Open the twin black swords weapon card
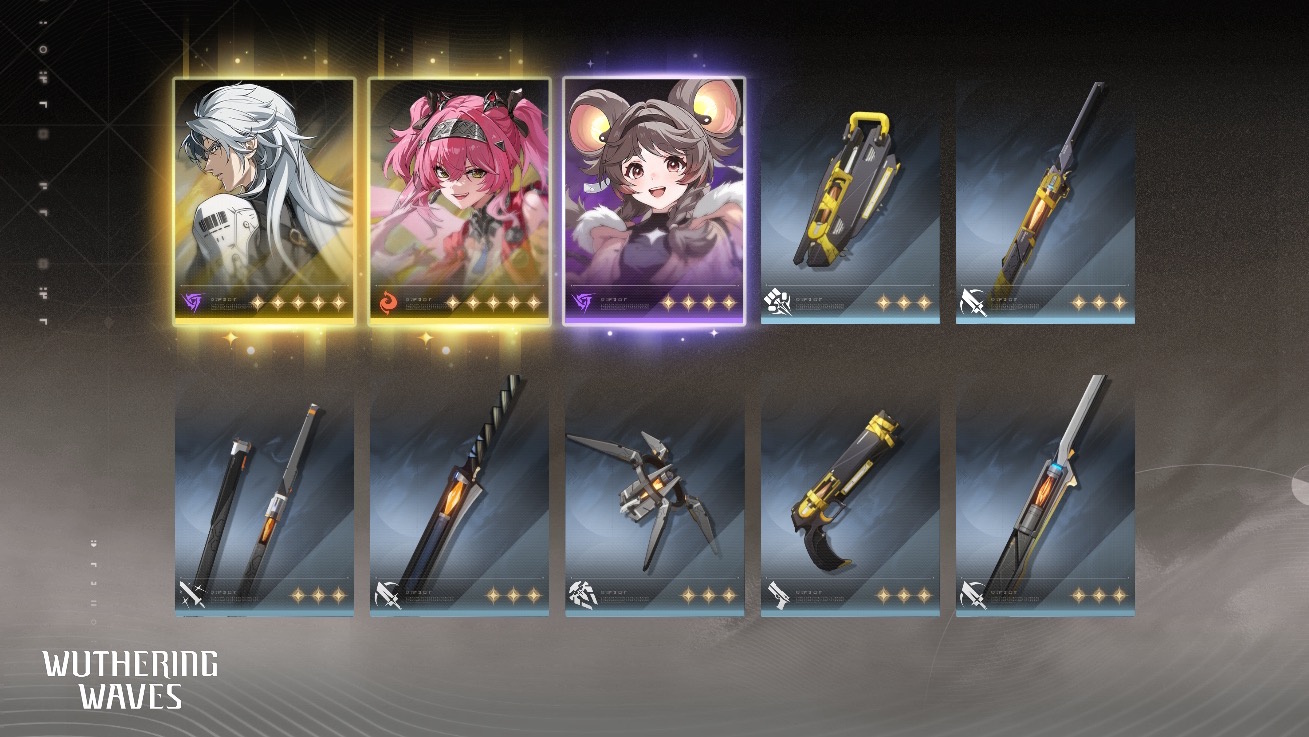The width and height of the screenshot is (1309, 737). 264,495
